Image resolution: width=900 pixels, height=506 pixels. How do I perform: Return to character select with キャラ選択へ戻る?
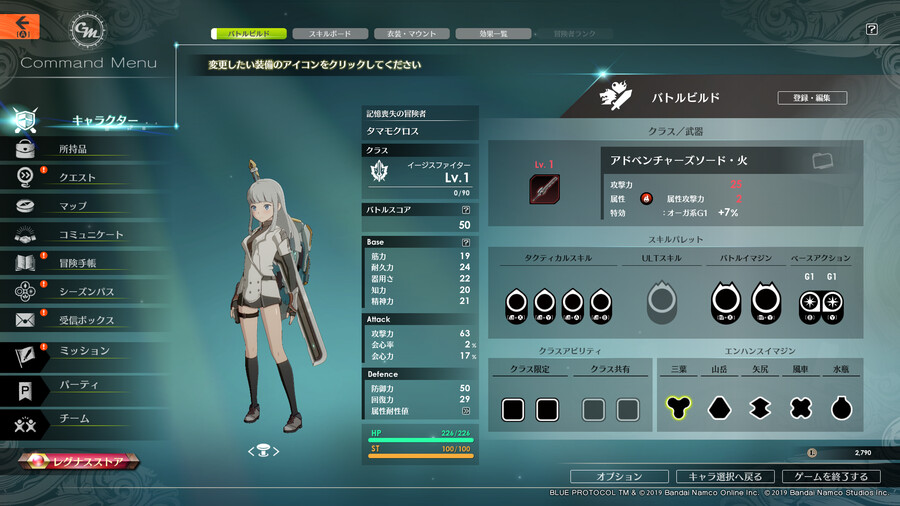click(725, 476)
